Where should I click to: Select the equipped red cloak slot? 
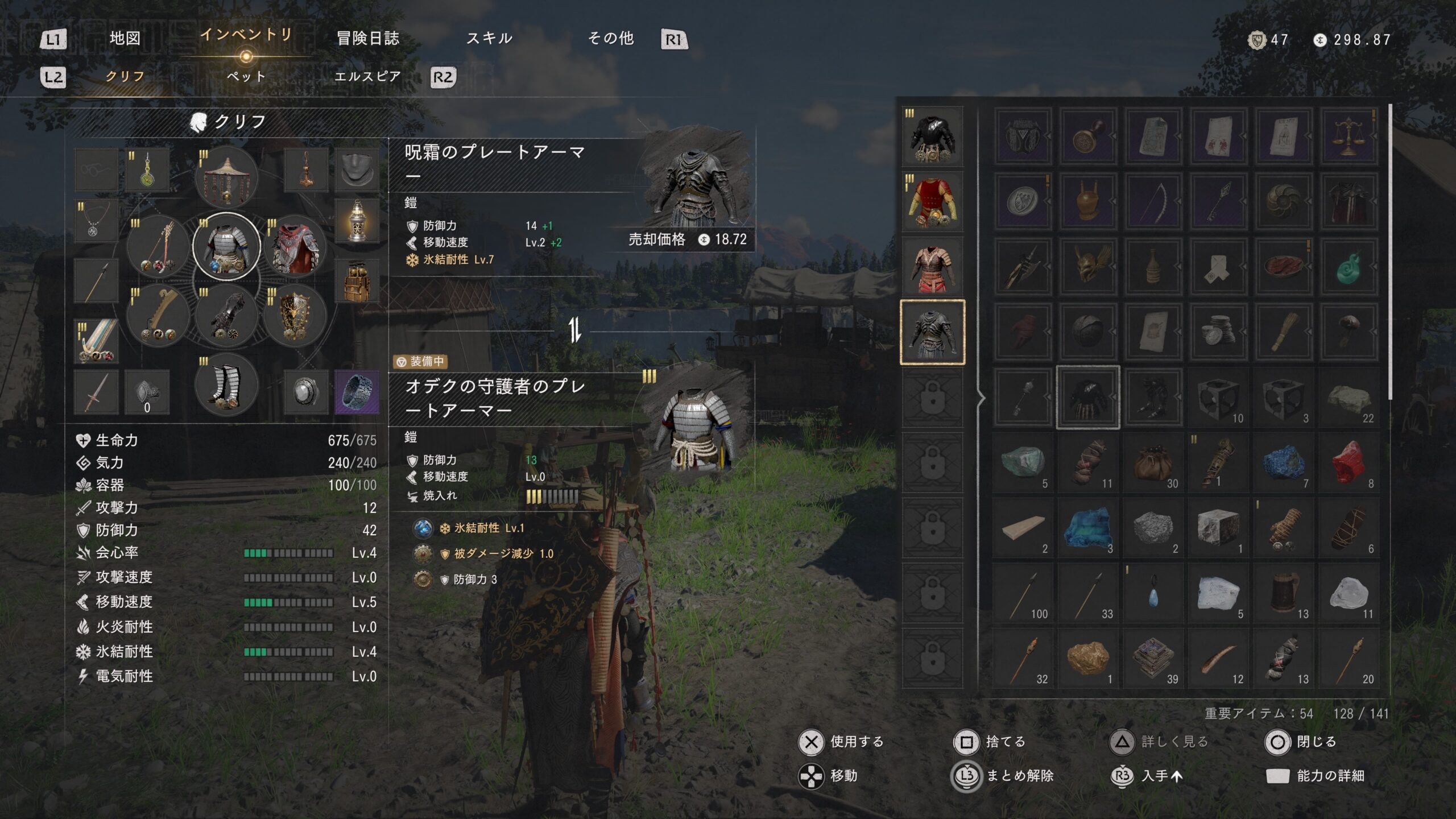(295, 247)
